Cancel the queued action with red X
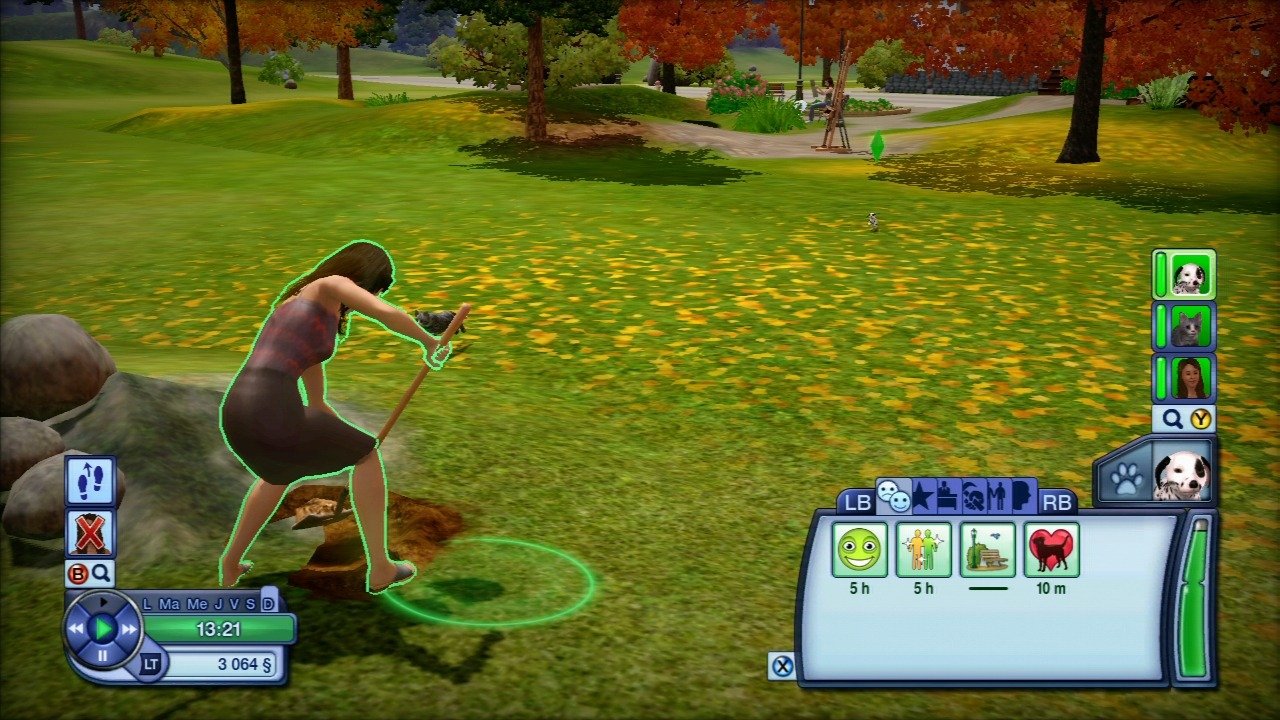Screen dimensions: 1280x720 click(90, 533)
